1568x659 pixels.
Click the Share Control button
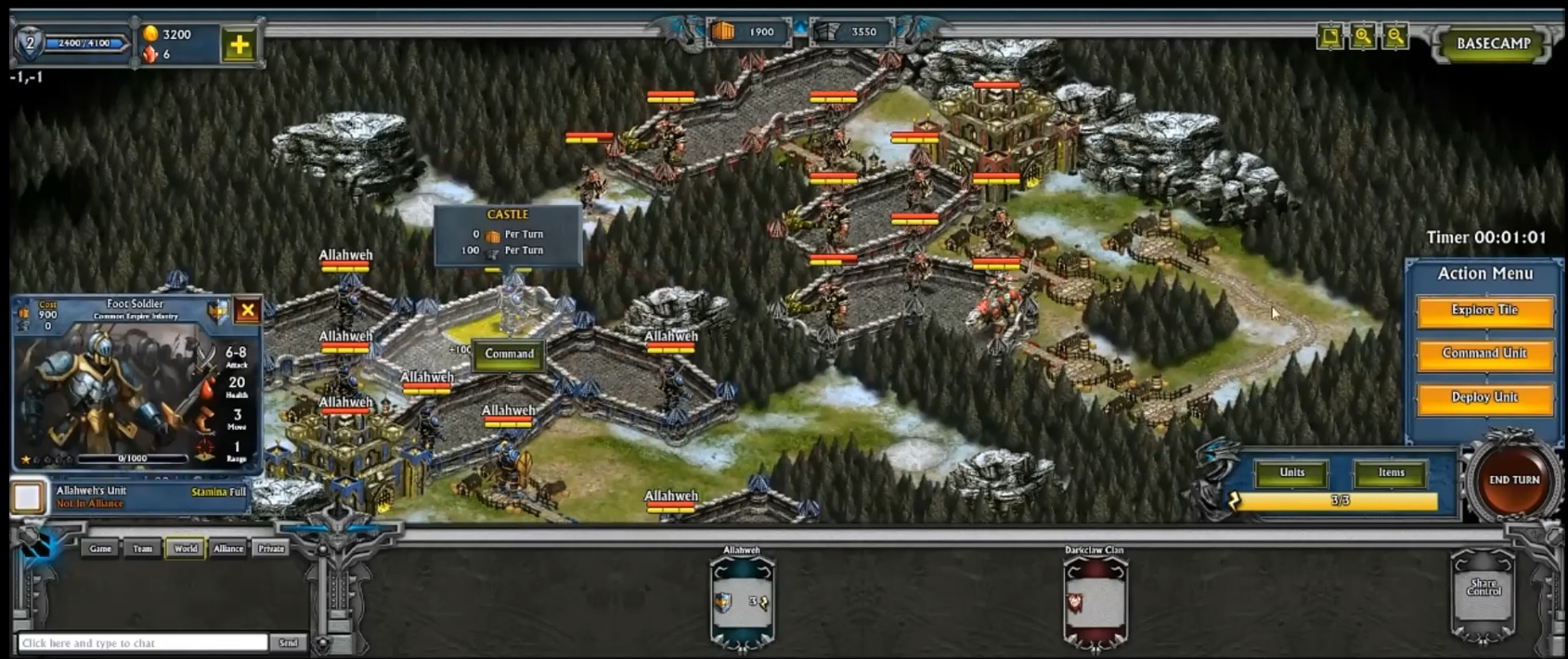[x=1483, y=588]
